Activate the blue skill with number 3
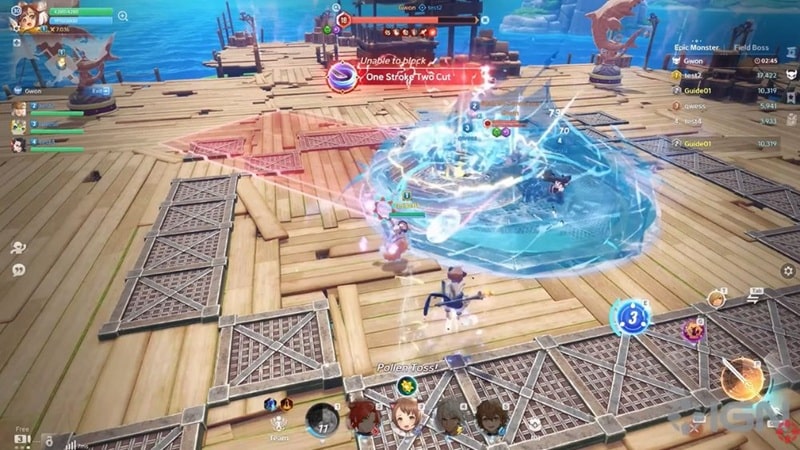 click(x=630, y=318)
